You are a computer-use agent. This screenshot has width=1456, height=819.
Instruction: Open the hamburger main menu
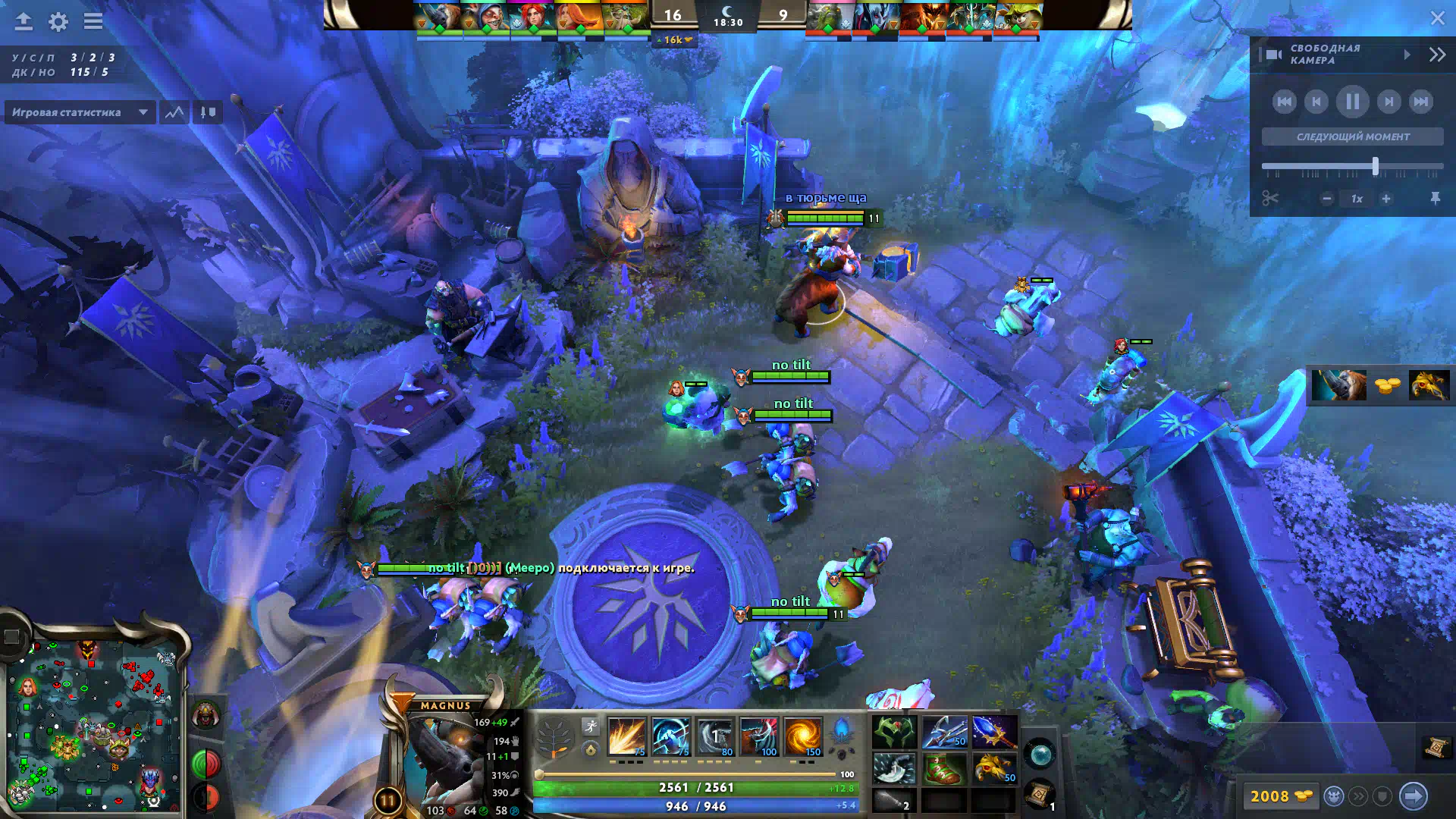pyautogui.click(x=93, y=21)
